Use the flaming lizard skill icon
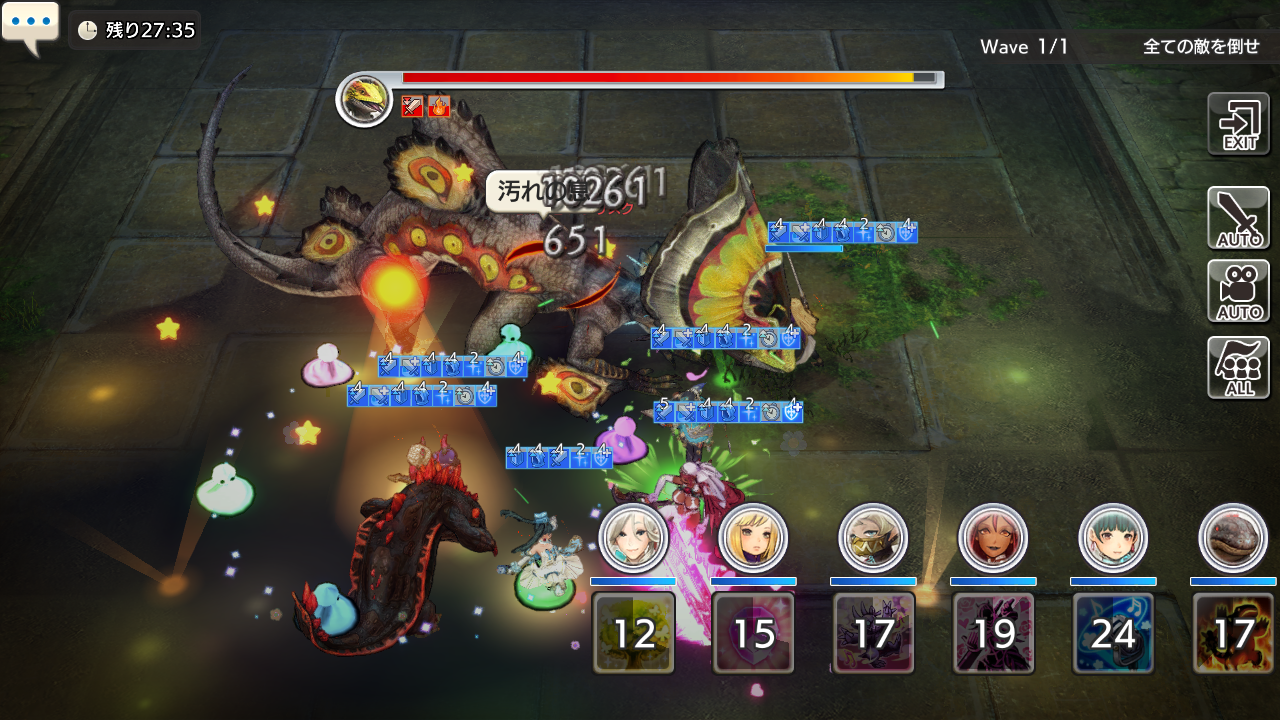The height and width of the screenshot is (720, 1280). 1233,633
